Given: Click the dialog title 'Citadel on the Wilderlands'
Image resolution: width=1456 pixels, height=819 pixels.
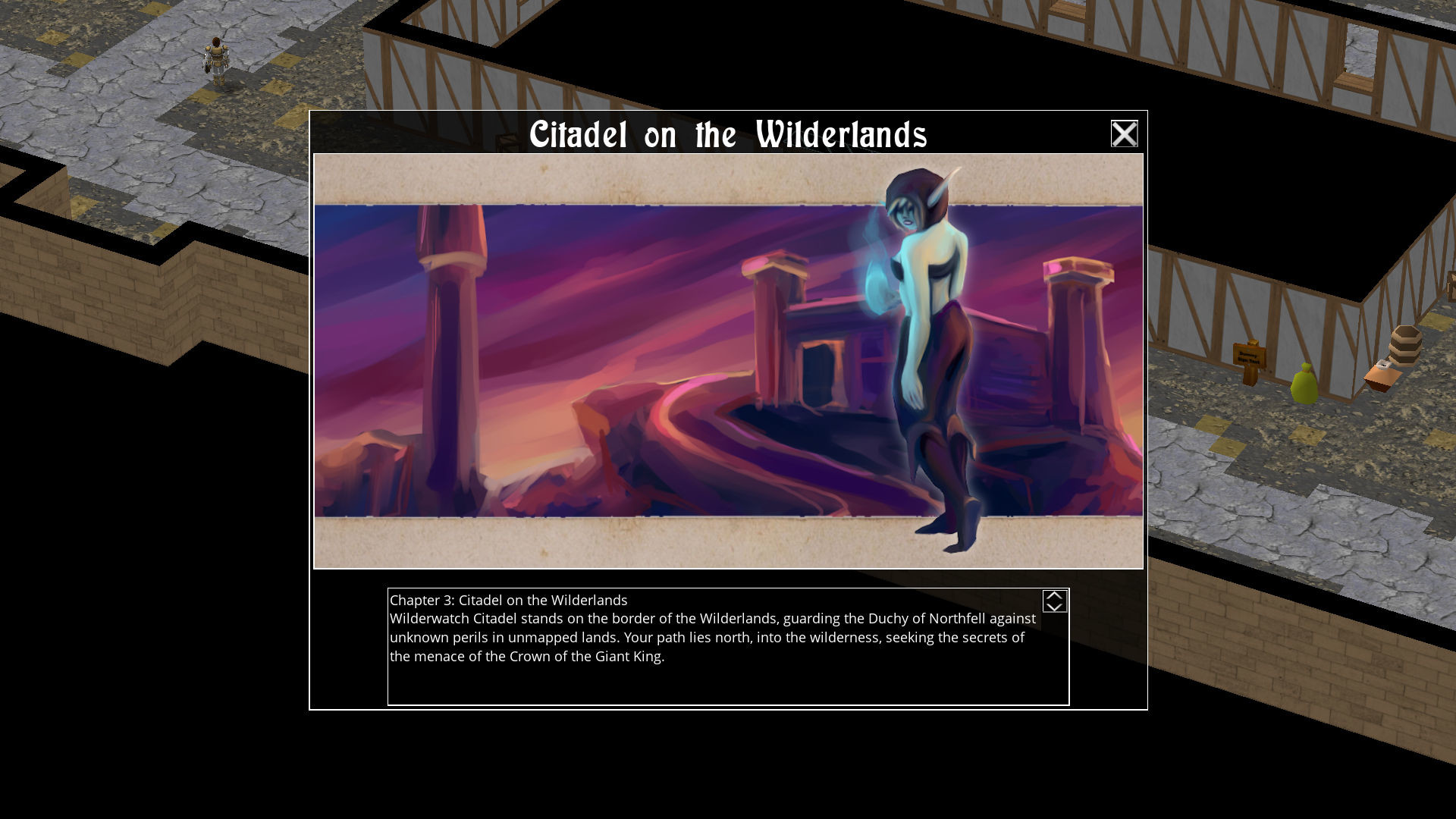Looking at the screenshot, I should [730, 135].
